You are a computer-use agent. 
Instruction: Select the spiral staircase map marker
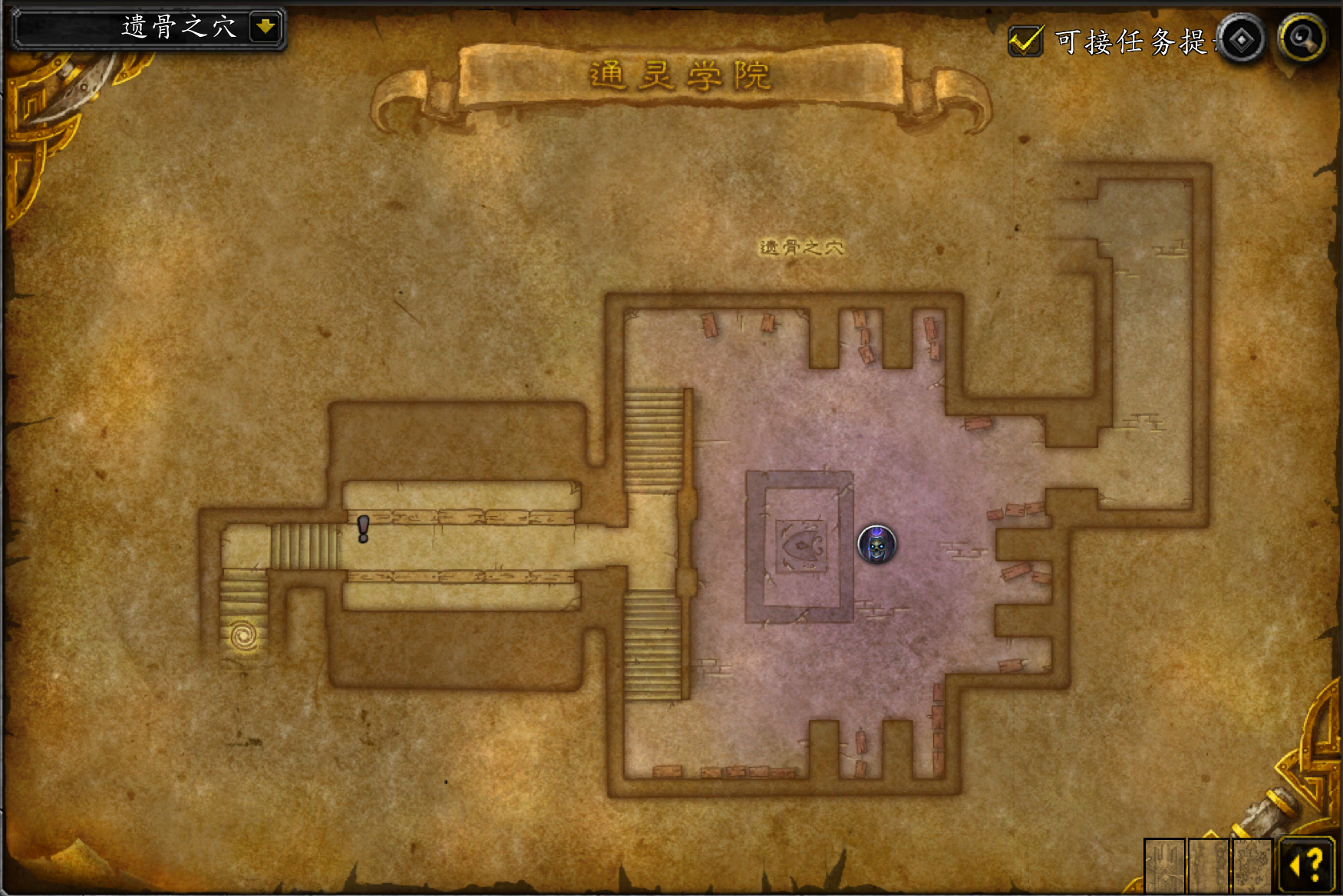click(244, 636)
